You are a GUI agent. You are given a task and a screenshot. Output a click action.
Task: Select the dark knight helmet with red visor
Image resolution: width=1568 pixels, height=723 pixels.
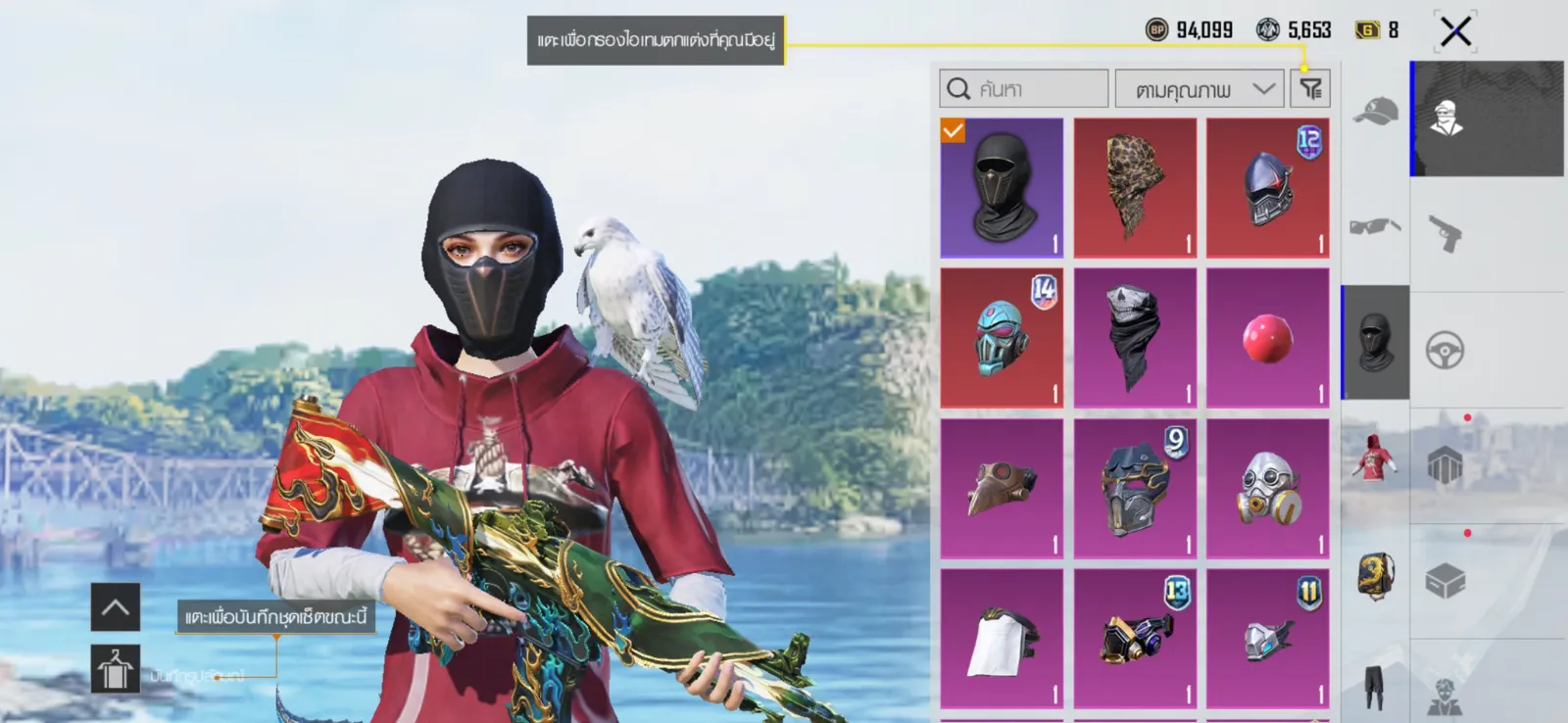pos(1267,187)
